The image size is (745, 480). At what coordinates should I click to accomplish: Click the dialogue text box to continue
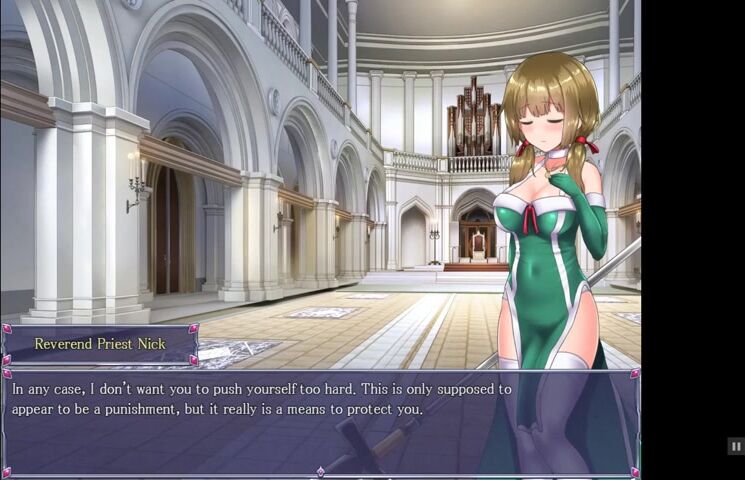[x=320, y=420]
